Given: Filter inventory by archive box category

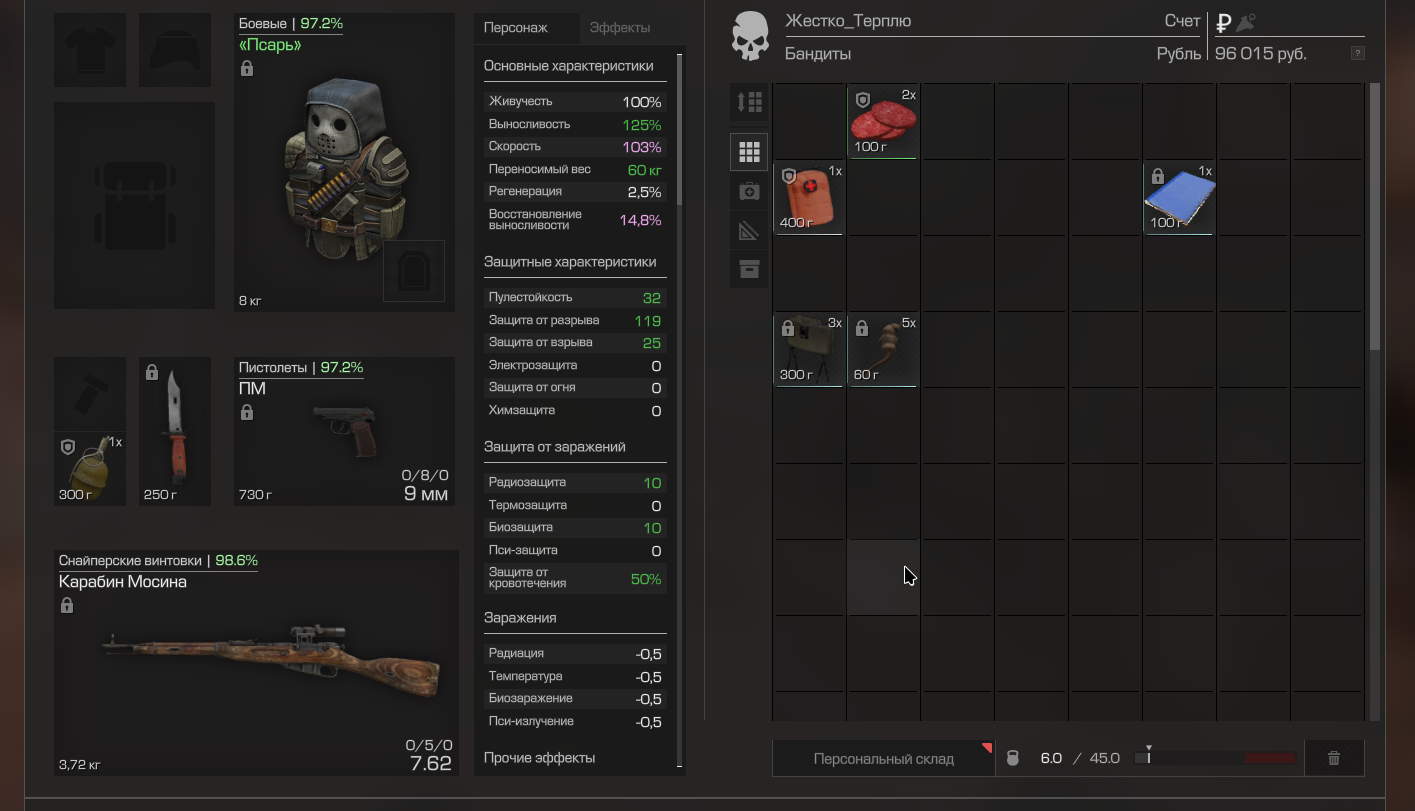Looking at the screenshot, I should tap(749, 270).
